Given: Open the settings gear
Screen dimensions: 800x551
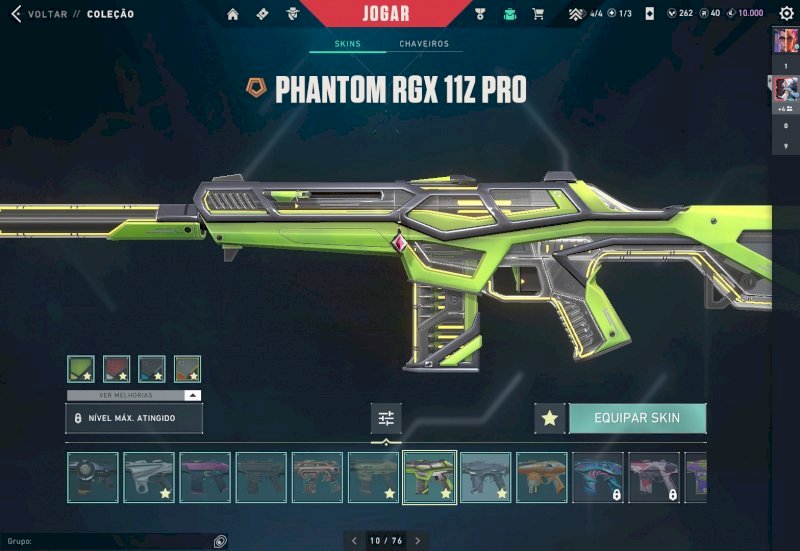Looking at the screenshot, I should [786, 13].
